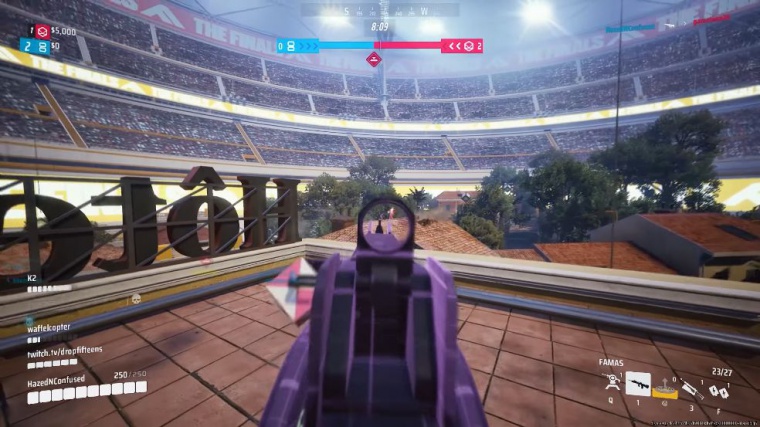Click teammate K2's name entry
Screen dimensions: 760x427
click(x=33, y=277)
